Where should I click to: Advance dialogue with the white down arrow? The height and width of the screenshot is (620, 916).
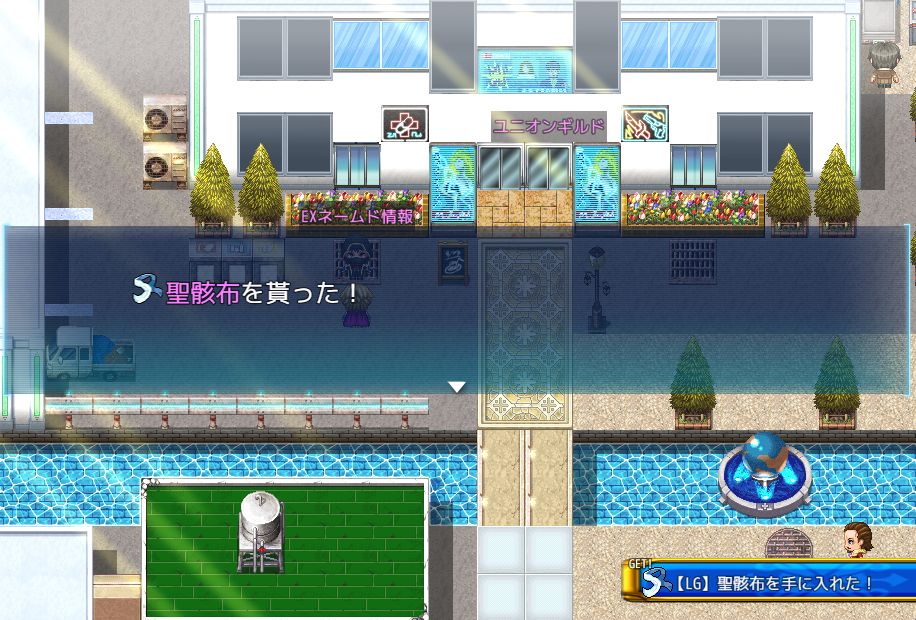[x=457, y=386]
